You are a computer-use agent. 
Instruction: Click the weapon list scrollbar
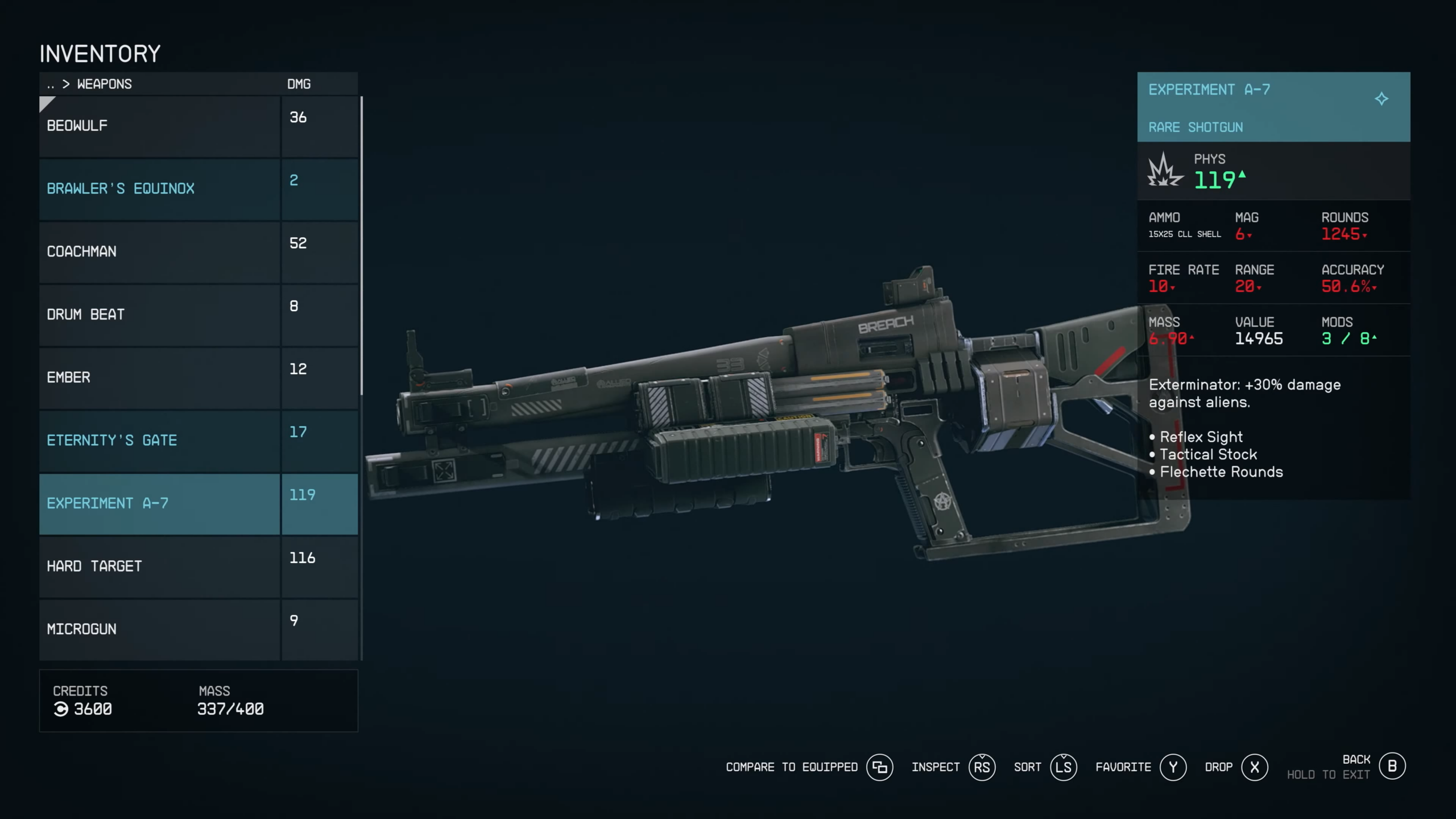click(362, 246)
